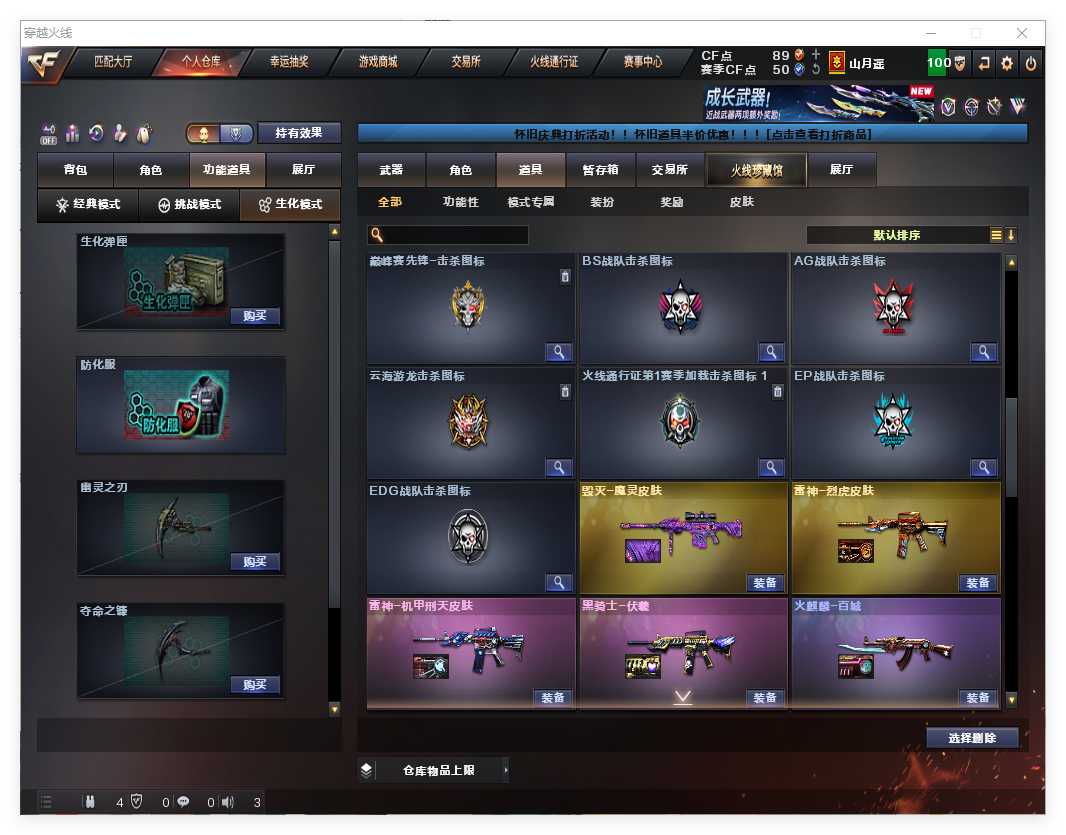Click the 持有效果 button
Image resolution: width=1066 pixels, height=835 pixels.
pos(299,133)
